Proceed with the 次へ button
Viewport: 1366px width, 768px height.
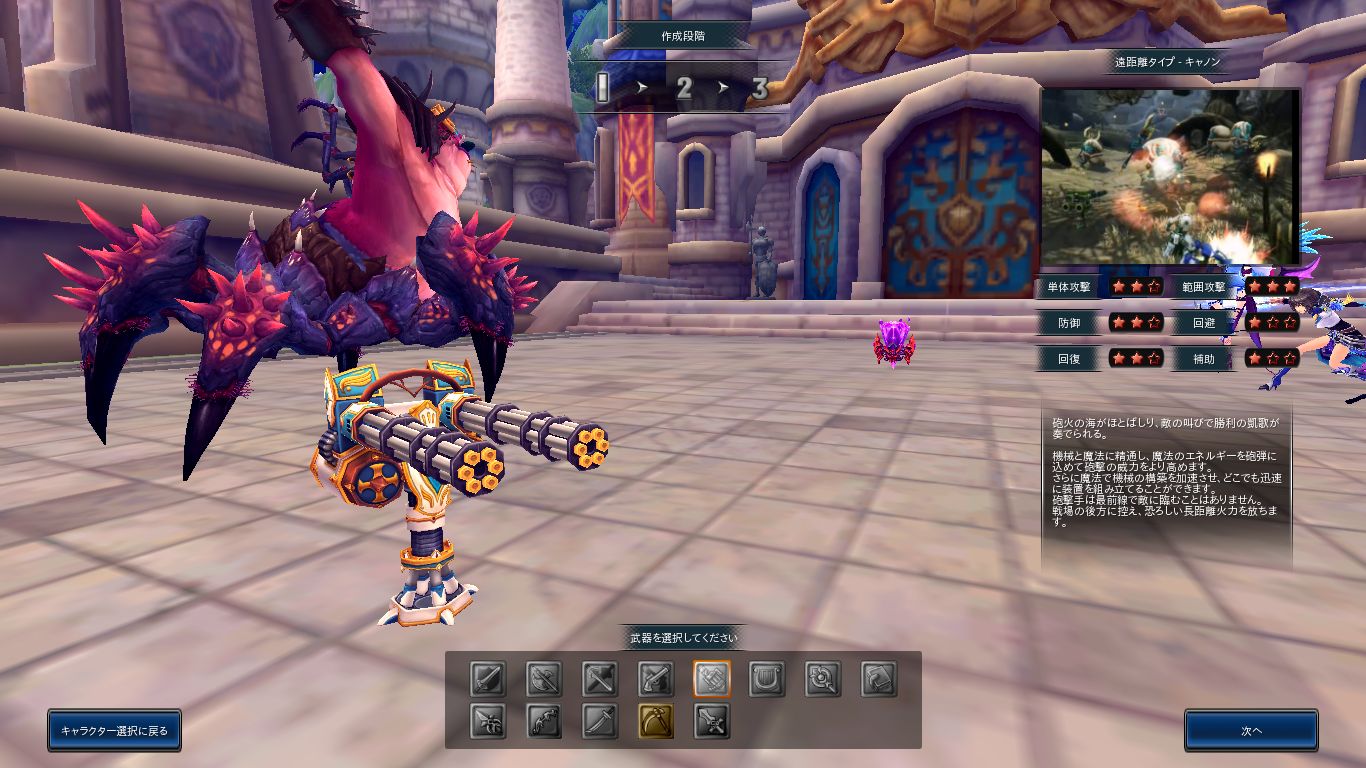click(x=1251, y=730)
